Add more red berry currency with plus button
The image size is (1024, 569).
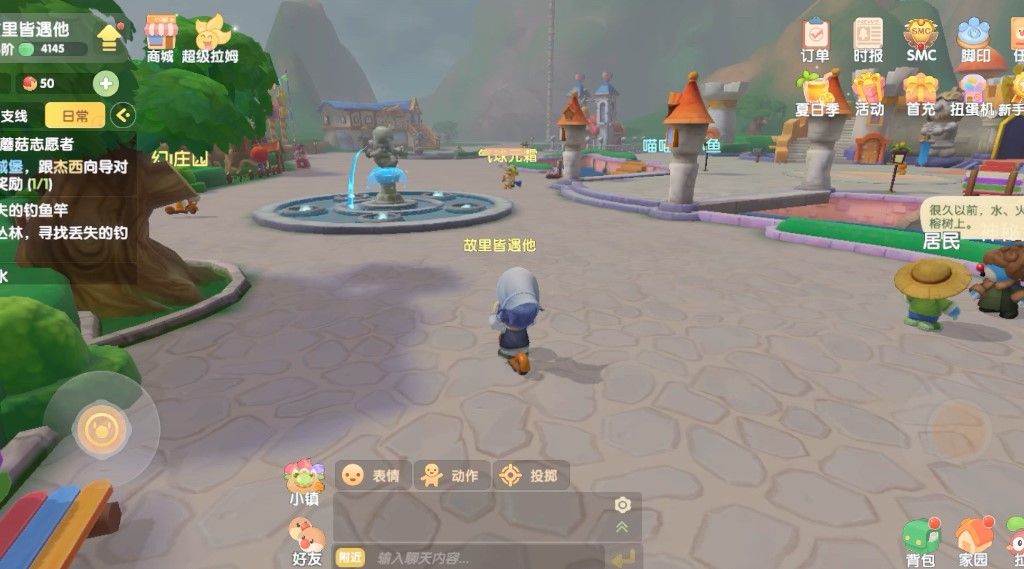(x=105, y=83)
